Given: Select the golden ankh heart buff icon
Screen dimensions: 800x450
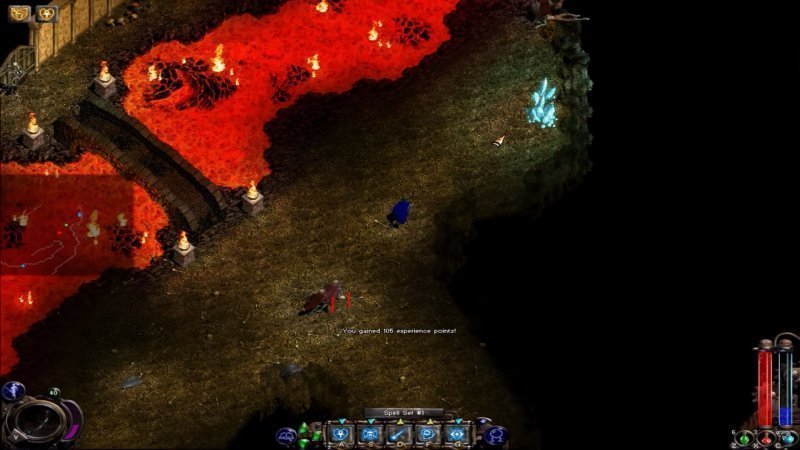Looking at the screenshot, I should coord(46,14).
